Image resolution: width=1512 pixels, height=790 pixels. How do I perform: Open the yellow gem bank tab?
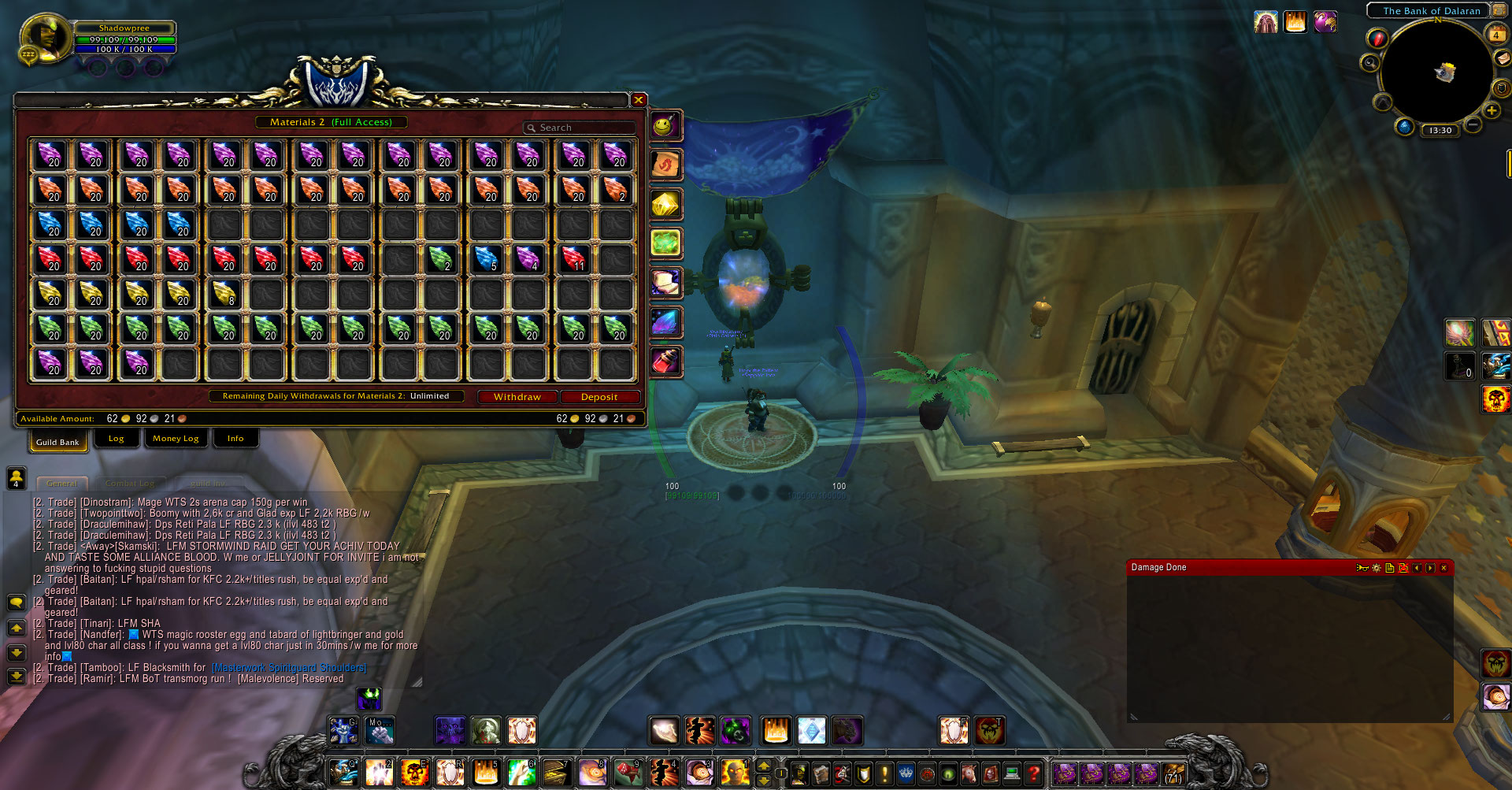click(665, 205)
